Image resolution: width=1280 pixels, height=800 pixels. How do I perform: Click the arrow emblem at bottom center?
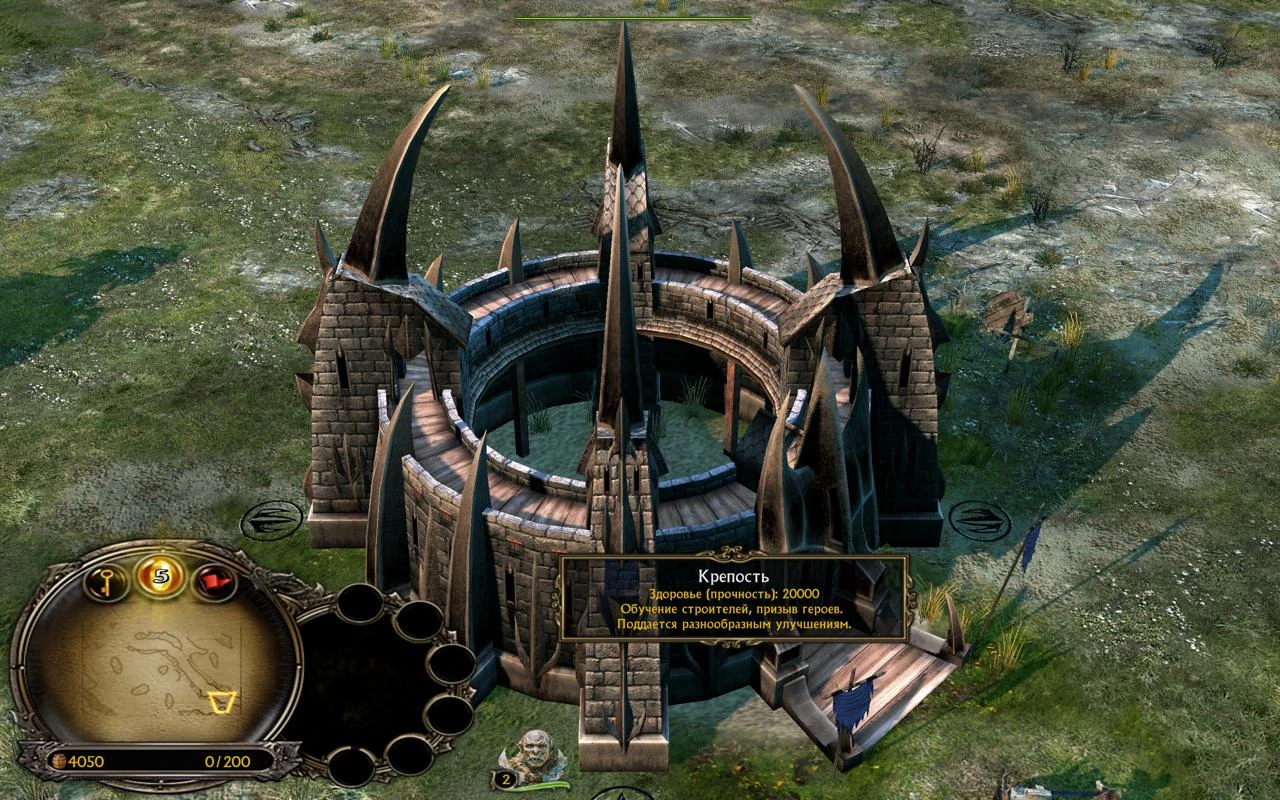(x=621, y=793)
